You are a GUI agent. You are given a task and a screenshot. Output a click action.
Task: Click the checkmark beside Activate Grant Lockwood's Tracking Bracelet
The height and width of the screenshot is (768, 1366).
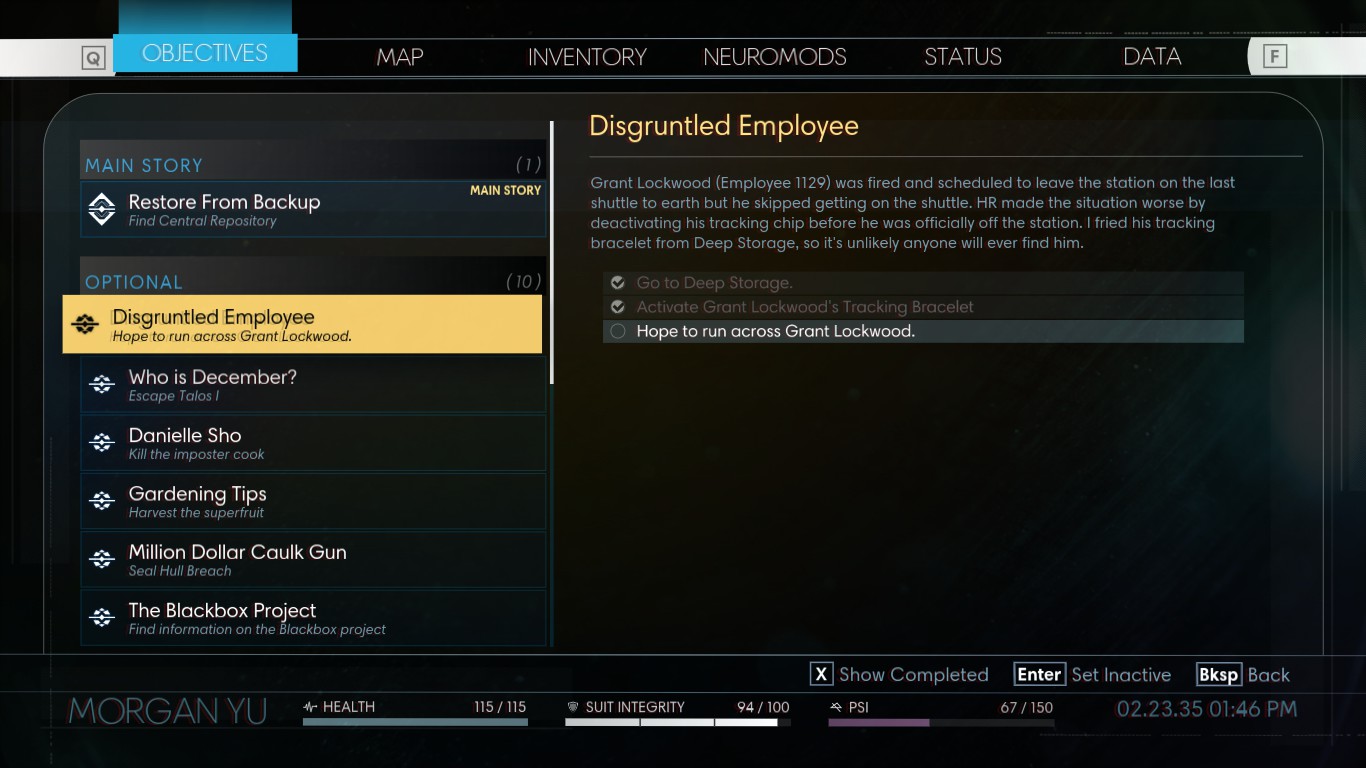click(617, 306)
